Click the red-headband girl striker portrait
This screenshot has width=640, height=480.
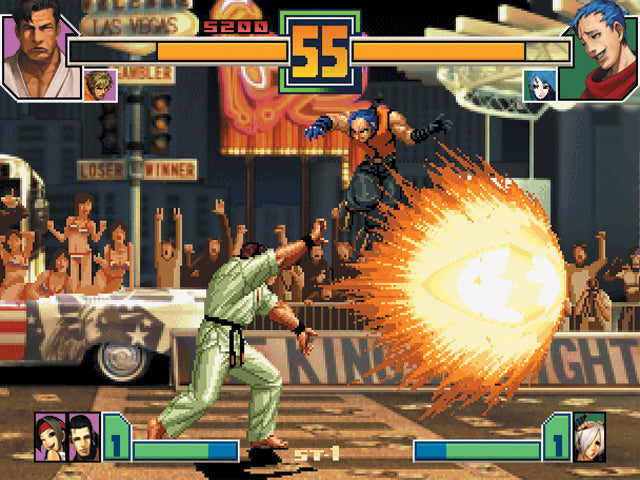(49, 437)
